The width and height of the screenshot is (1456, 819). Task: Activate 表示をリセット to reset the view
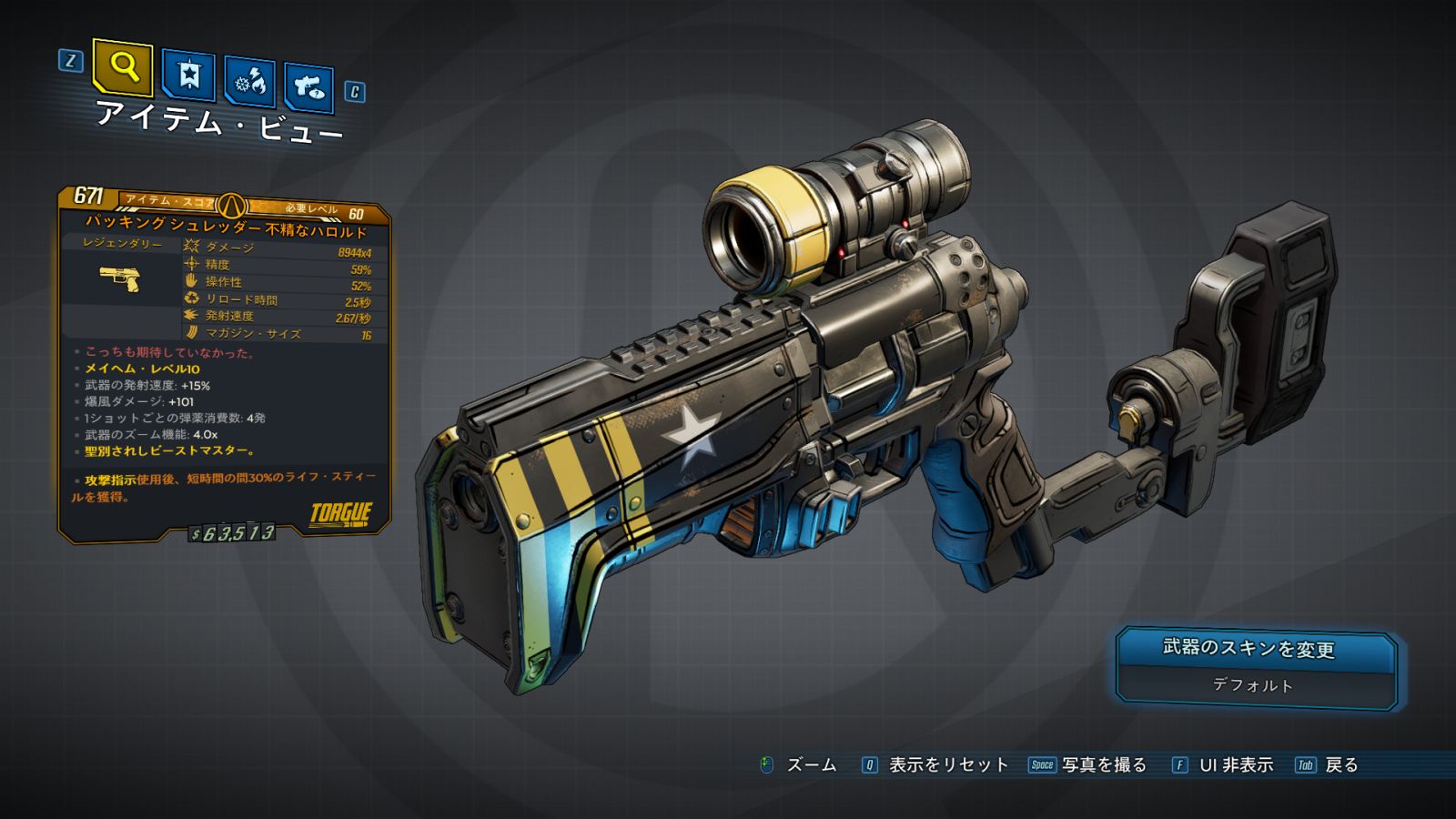[x=948, y=765]
